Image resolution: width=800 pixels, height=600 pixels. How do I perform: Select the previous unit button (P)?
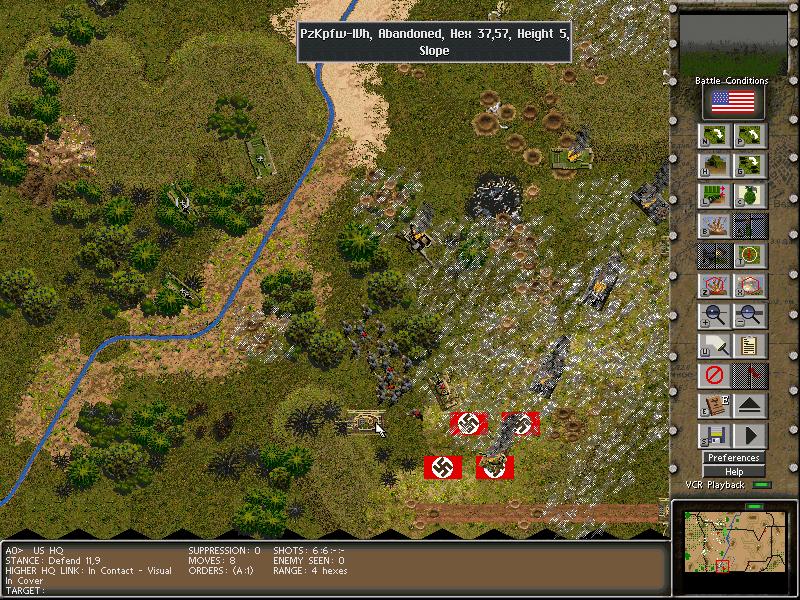tap(751, 136)
